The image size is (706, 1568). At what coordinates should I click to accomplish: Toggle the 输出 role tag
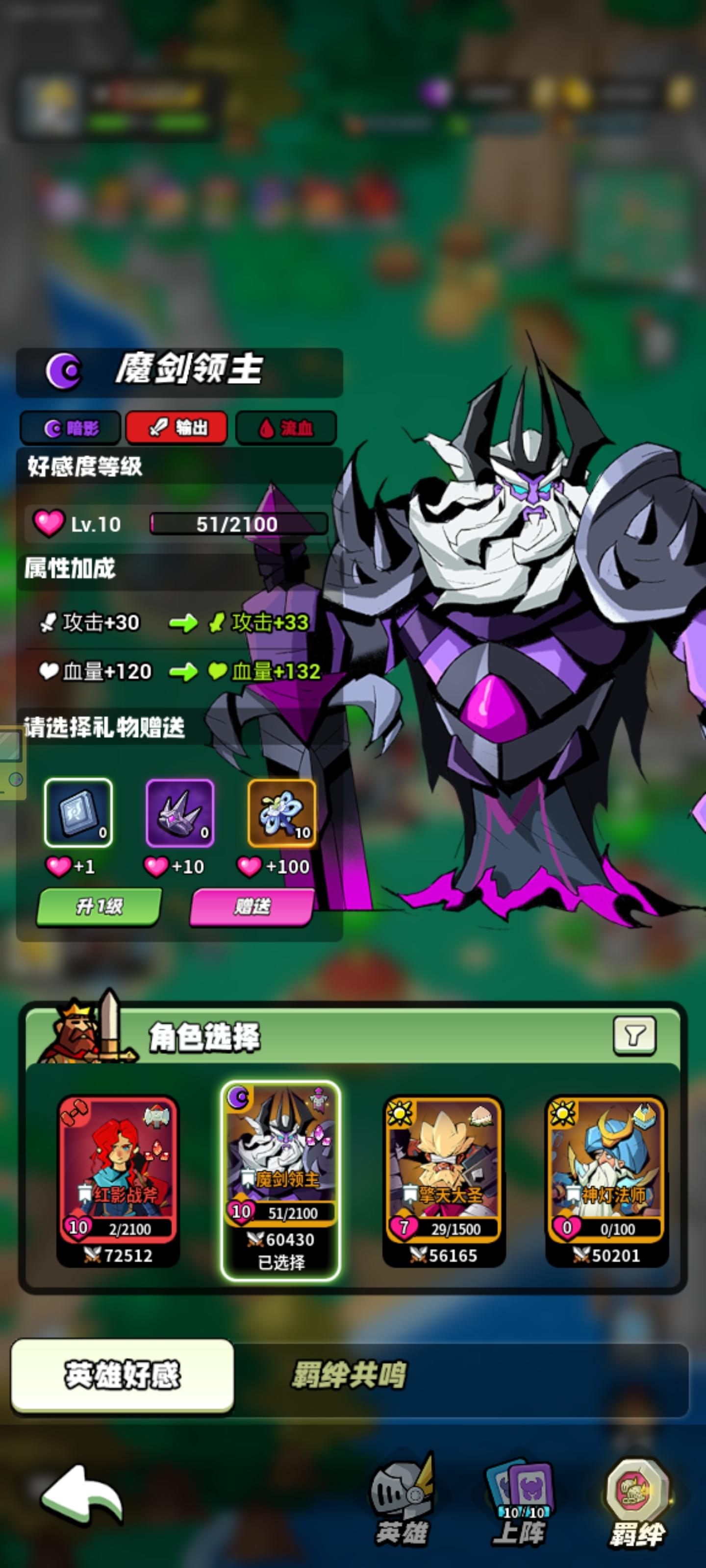pyautogui.click(x=177, y=428)
